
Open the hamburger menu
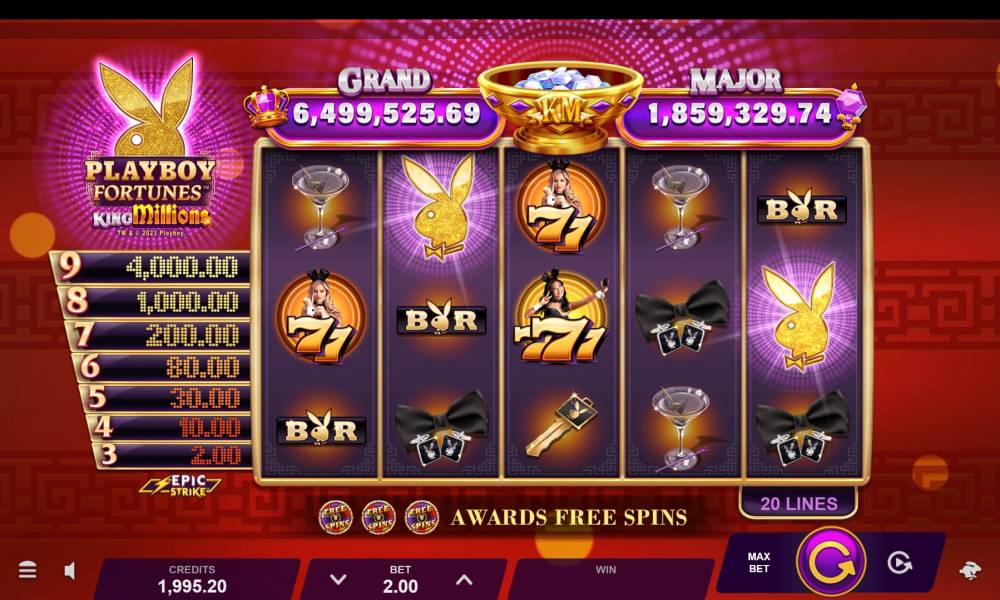[x=28, y=570]
